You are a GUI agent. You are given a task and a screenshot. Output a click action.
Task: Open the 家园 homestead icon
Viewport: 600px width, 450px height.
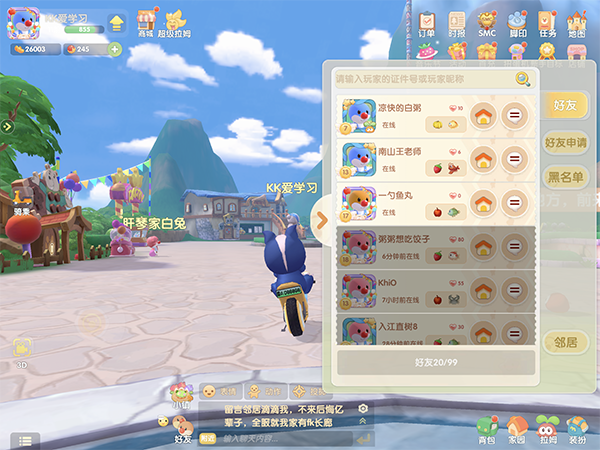(x=516, y=430)
